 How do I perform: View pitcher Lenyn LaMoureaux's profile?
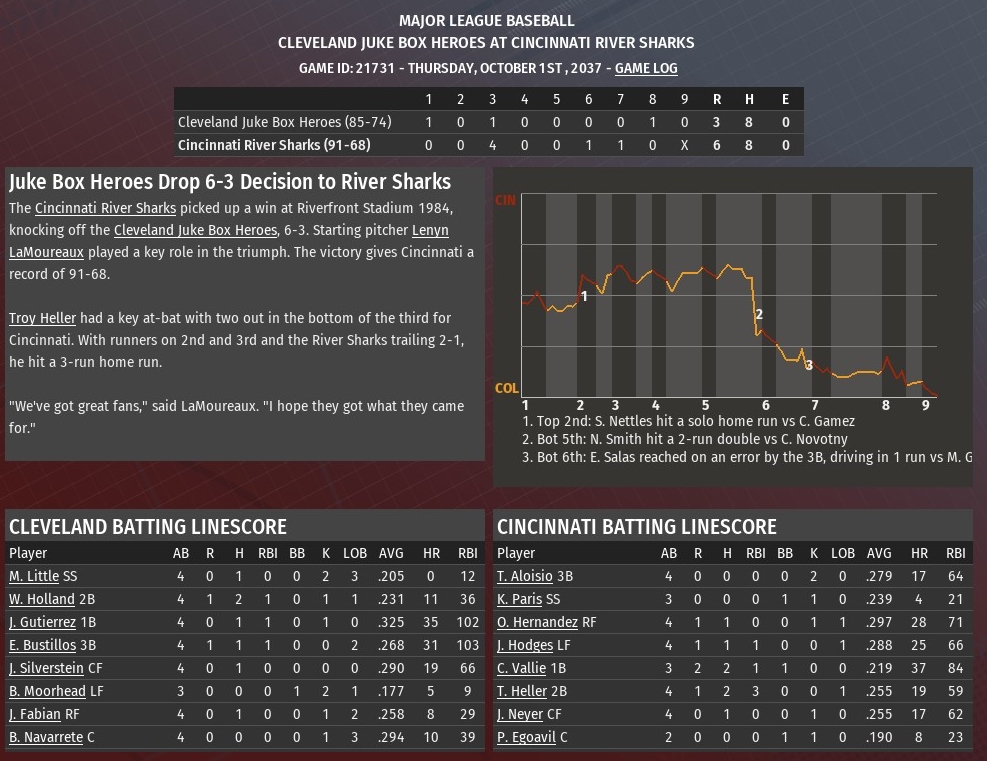tap(430, 231)
